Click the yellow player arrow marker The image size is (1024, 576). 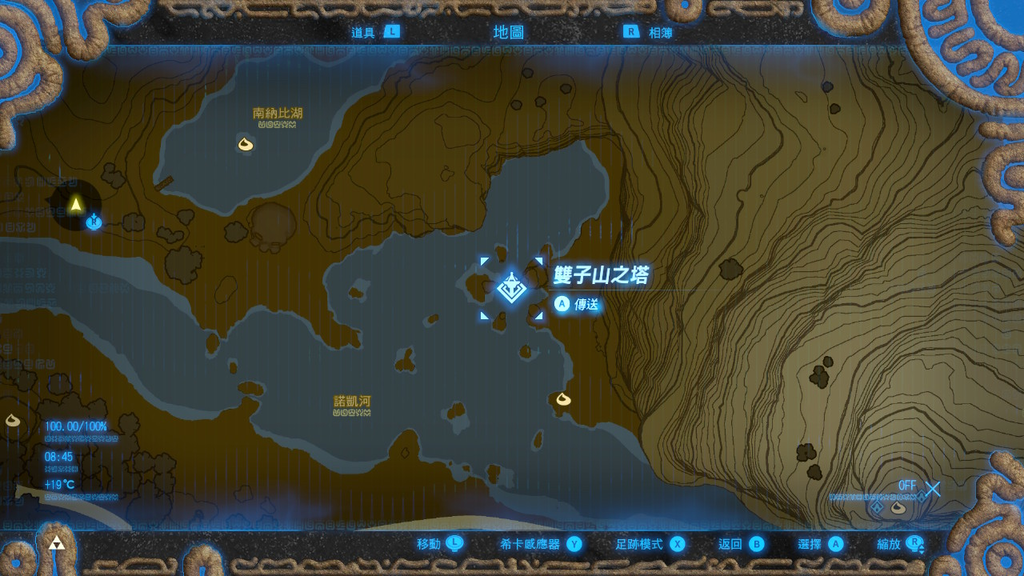click(75, 205)
